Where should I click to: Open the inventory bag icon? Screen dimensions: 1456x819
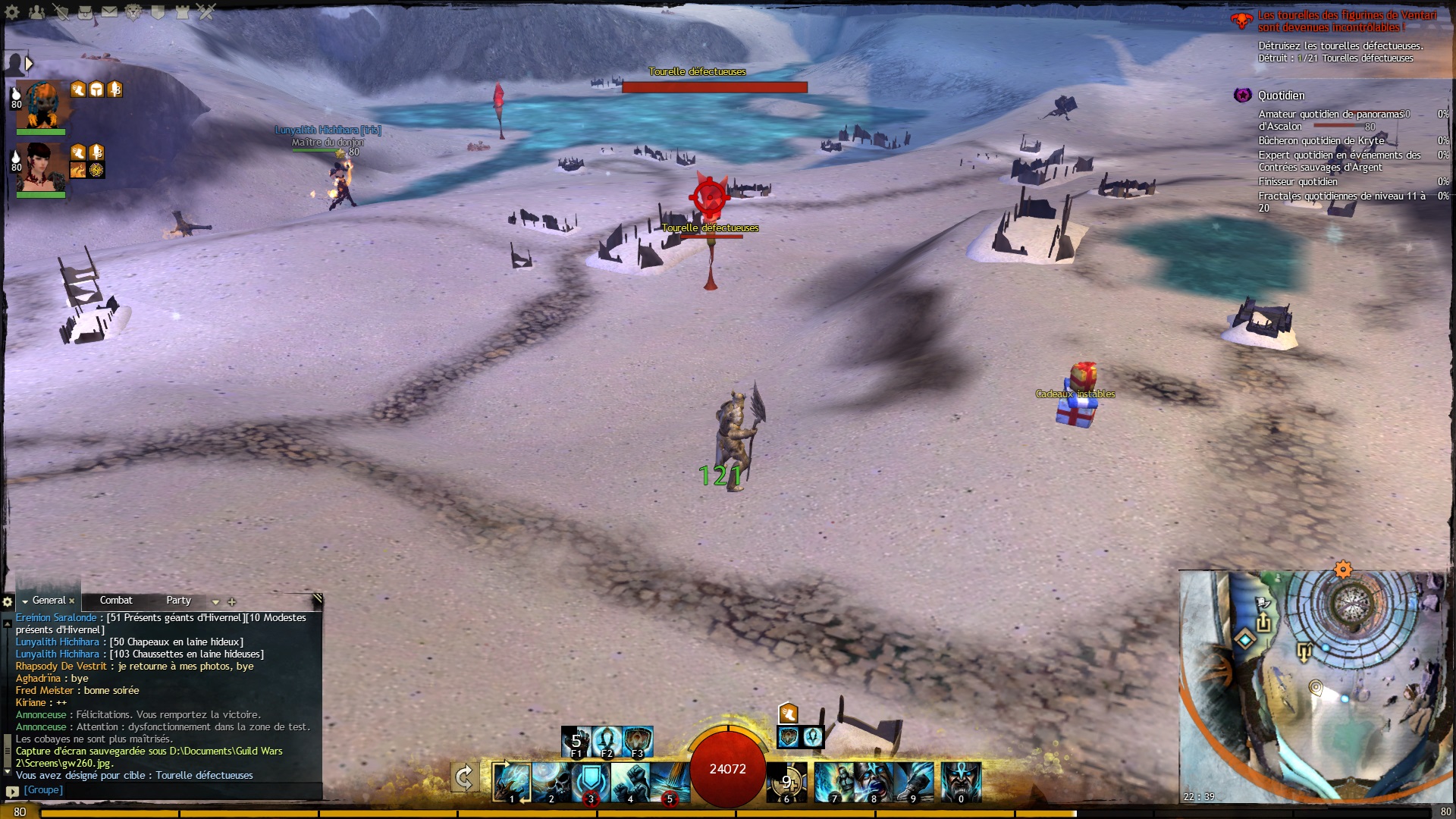pyautogui.click(x=86, y=12)
